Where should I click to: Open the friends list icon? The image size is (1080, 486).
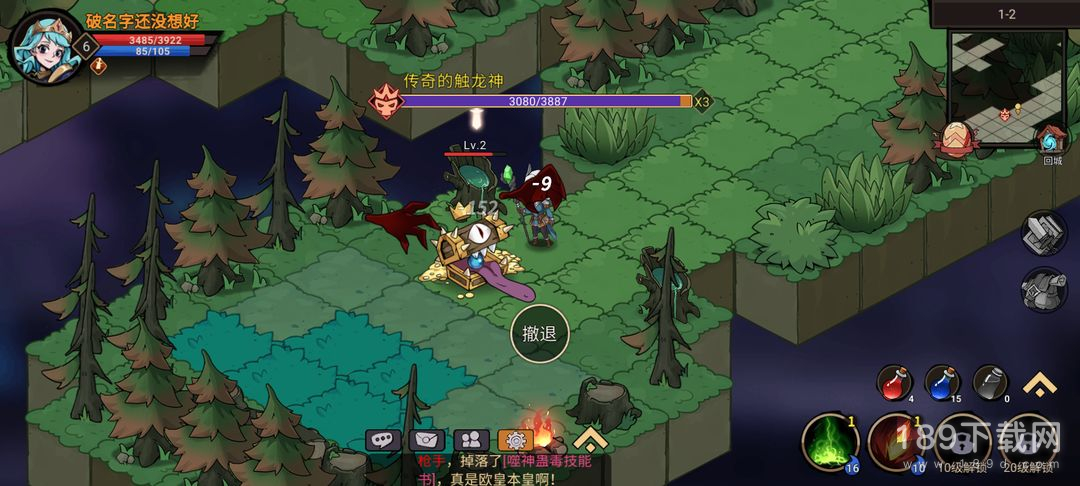pos(471,439)
